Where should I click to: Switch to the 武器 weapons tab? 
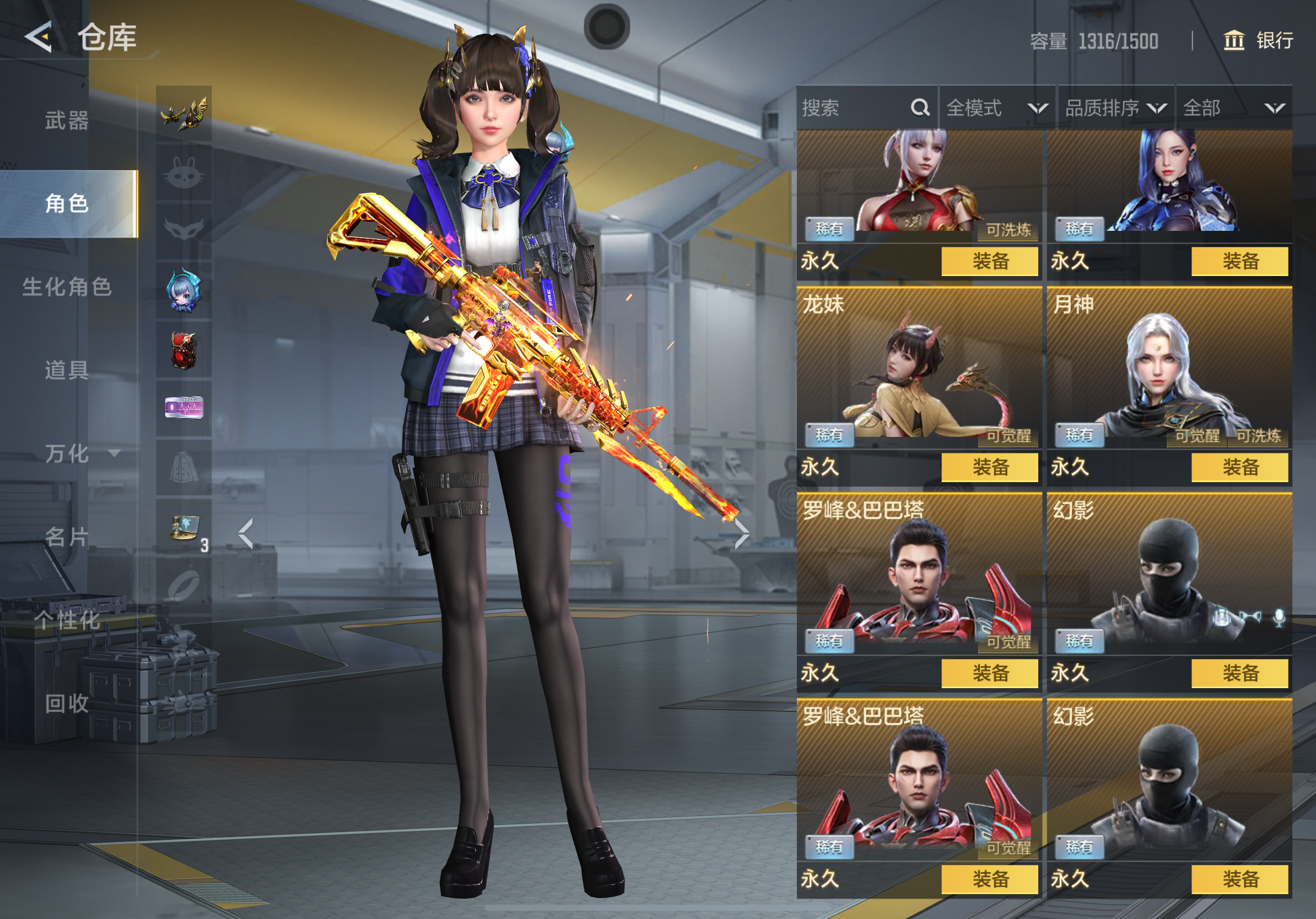pos(67,121)
